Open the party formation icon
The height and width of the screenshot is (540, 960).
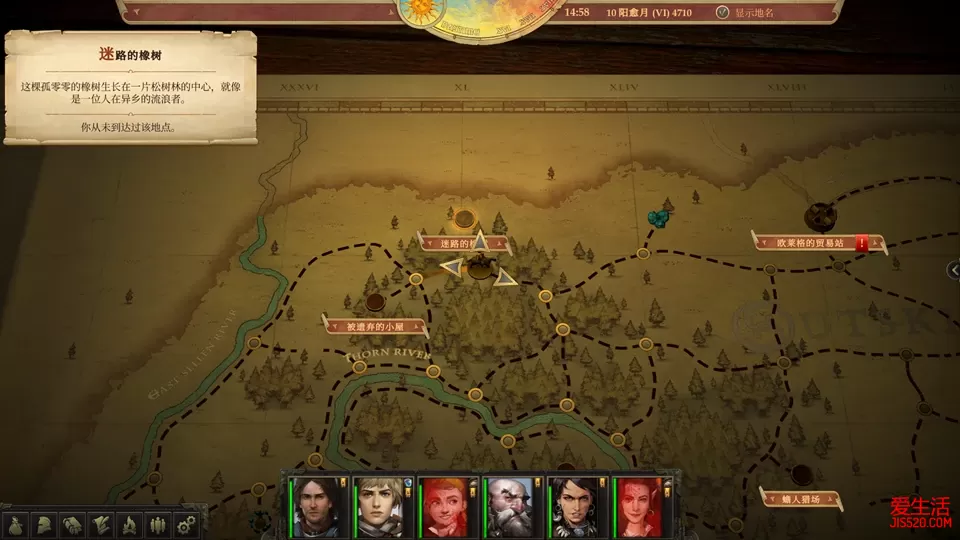[157, 523]
